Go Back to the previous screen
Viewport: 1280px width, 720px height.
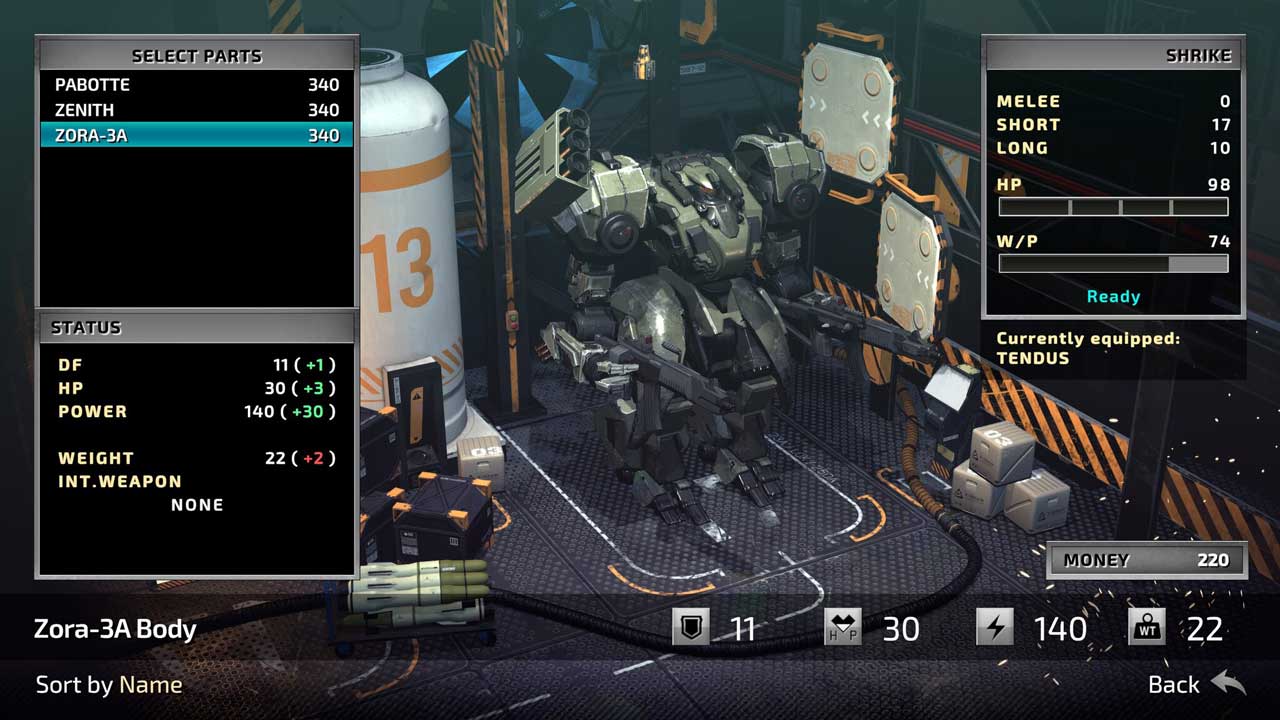tap(1197, 684)
